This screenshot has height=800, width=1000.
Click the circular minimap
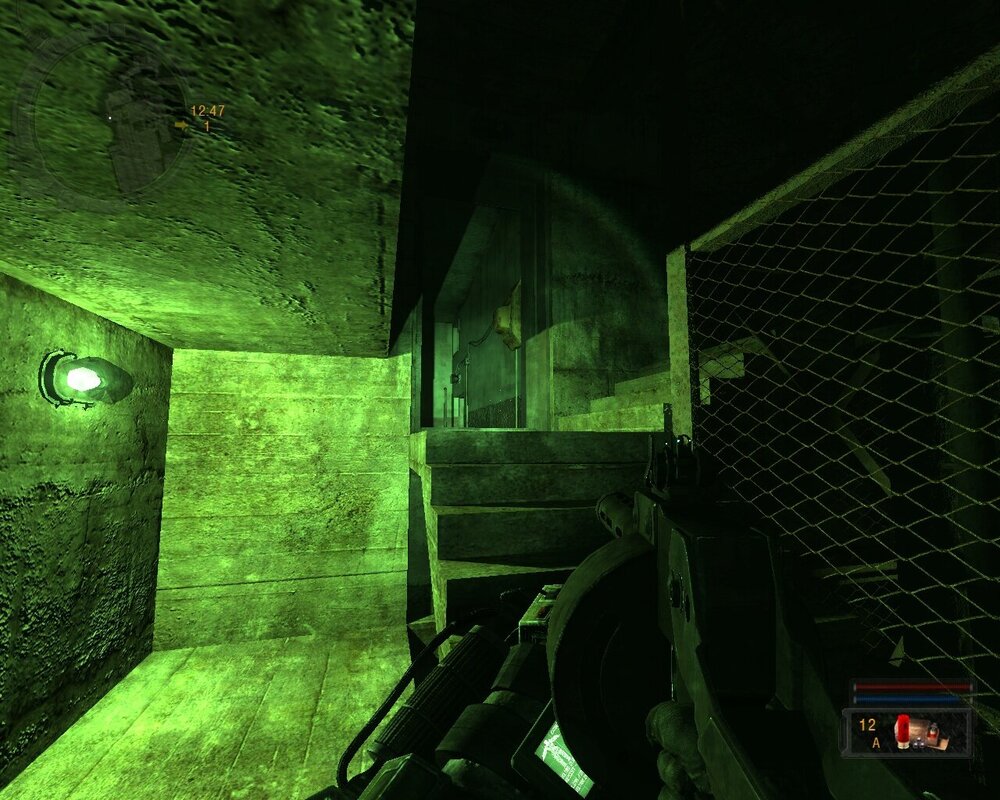110,120
